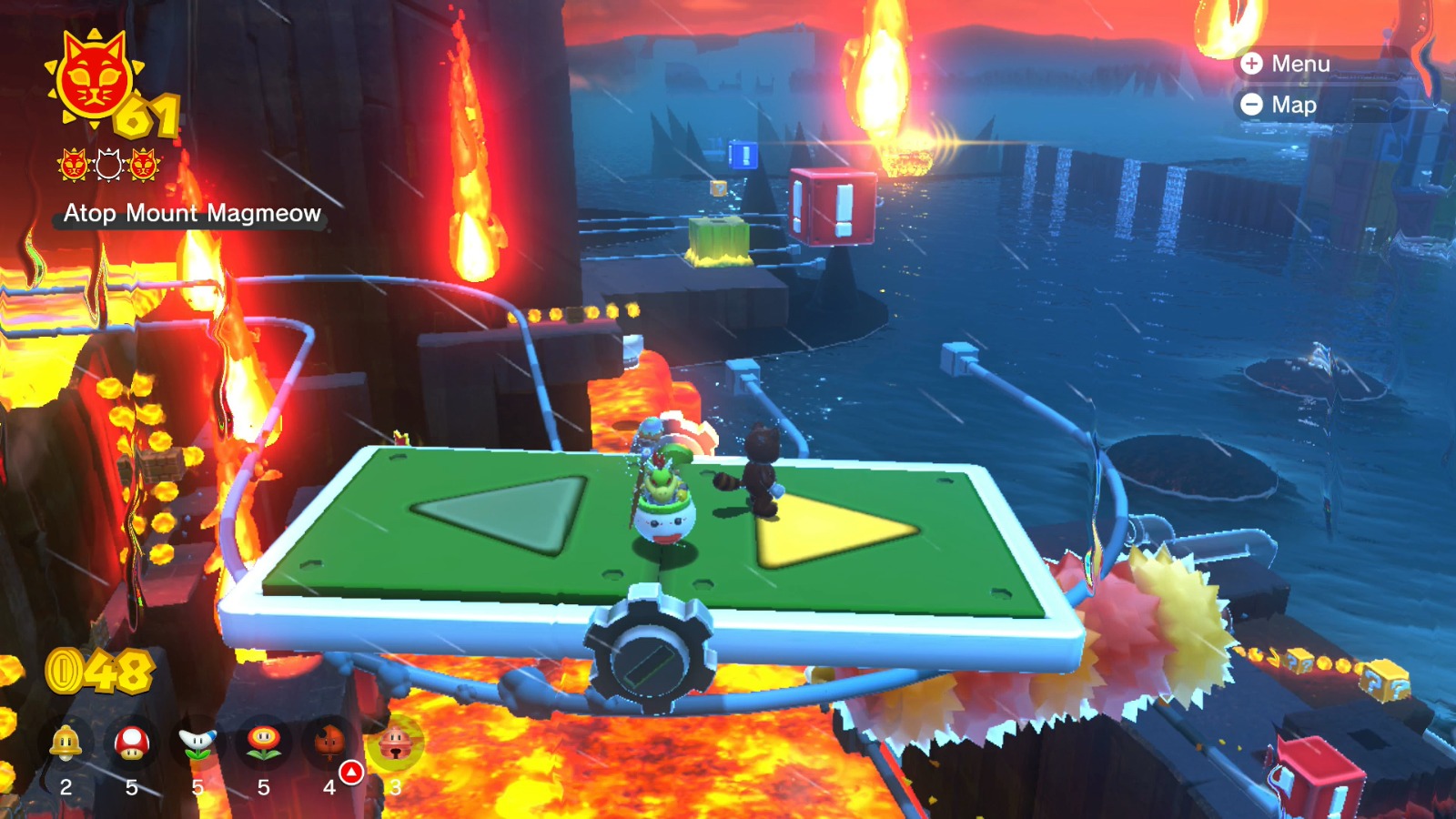Open the Map option

point(1295,105)
